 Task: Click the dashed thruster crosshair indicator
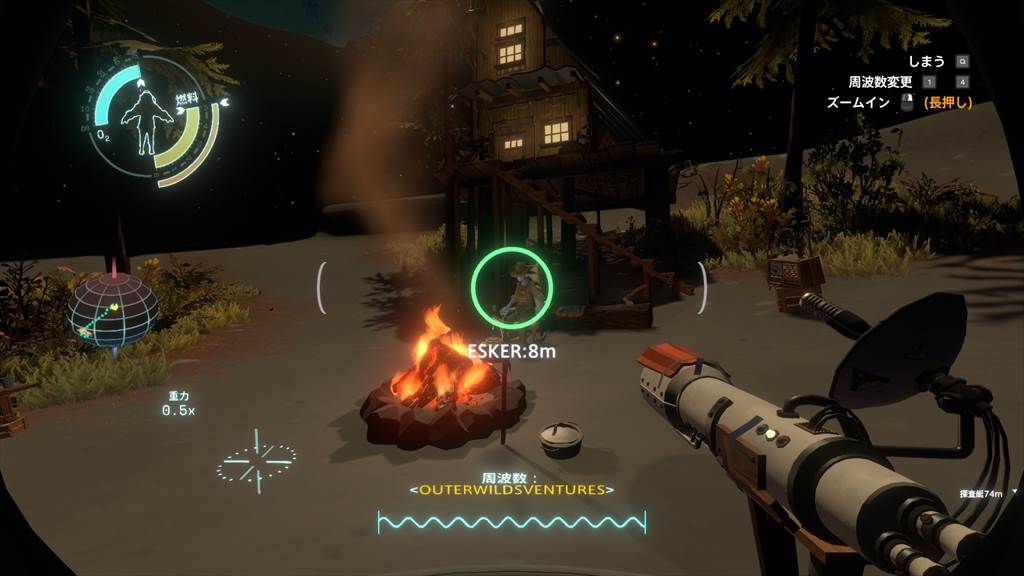point(256,461)
